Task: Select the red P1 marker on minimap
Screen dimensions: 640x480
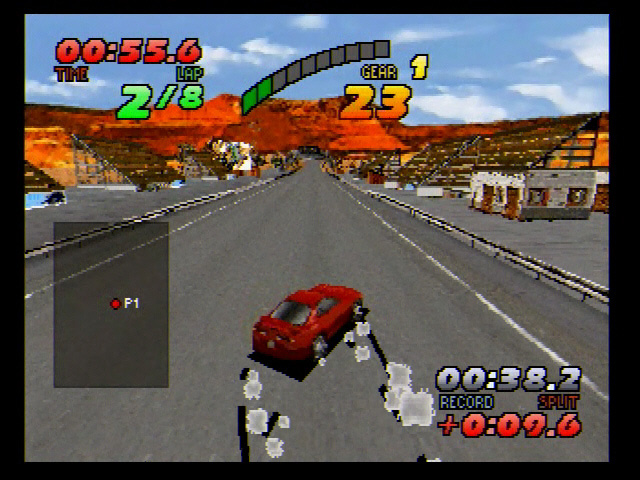Action: click(x=115, y=303)
